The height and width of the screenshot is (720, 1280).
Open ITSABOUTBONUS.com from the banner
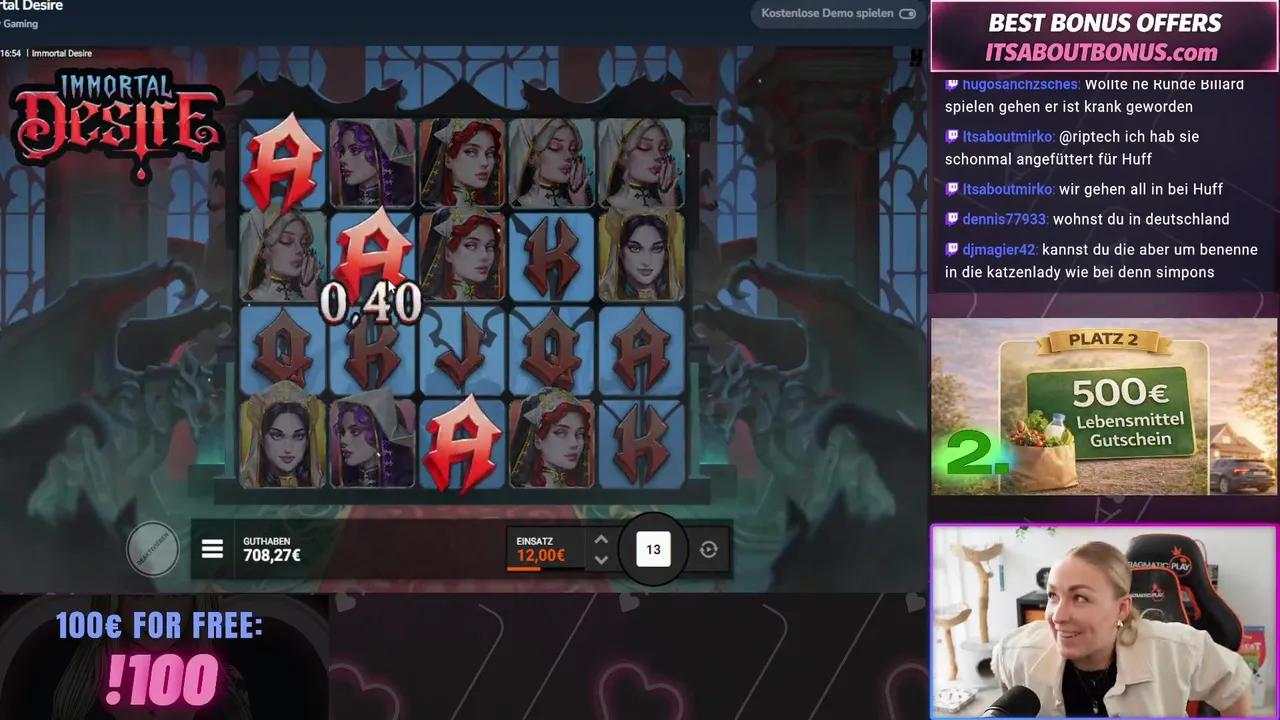(1103, 51)
